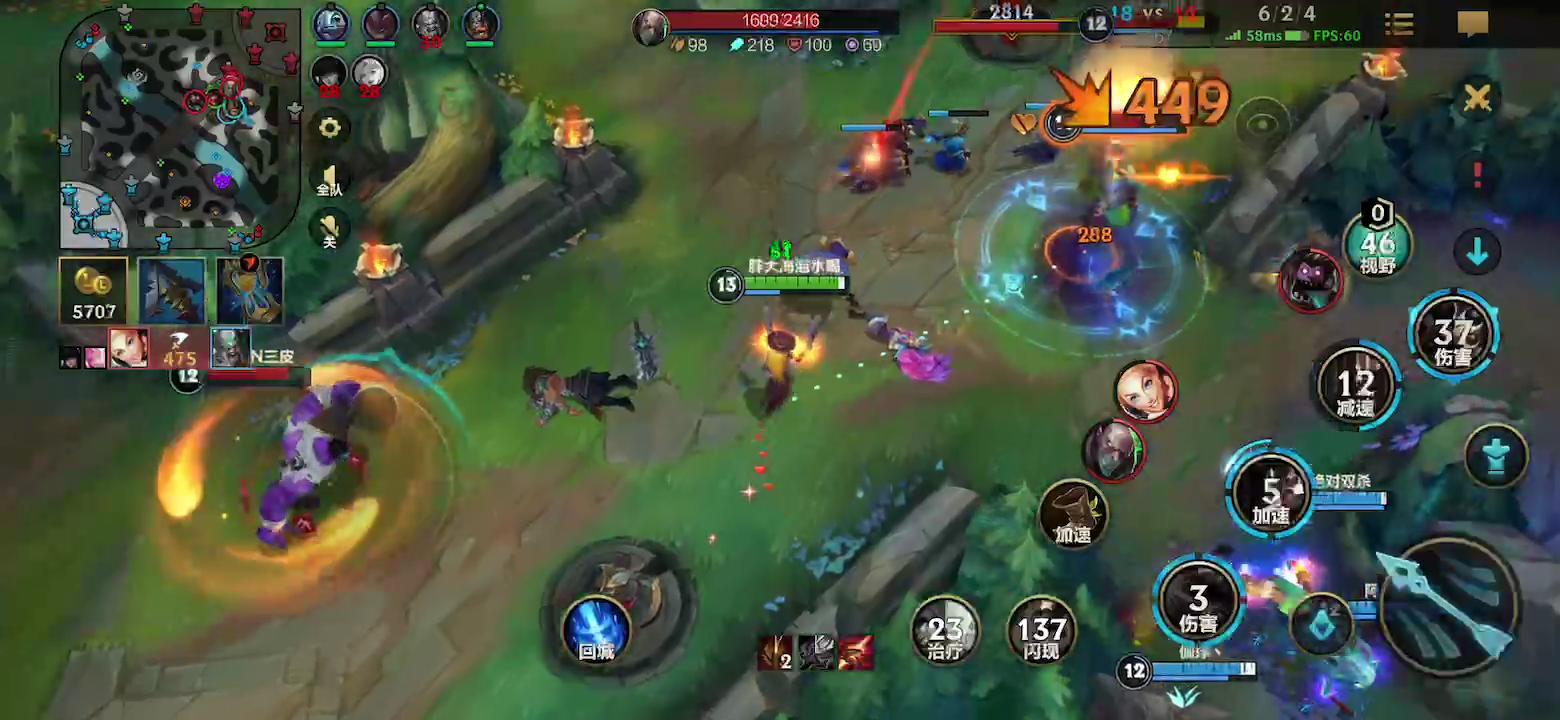
Task: Open the chat bubble icon
Action: [1473, 24]
